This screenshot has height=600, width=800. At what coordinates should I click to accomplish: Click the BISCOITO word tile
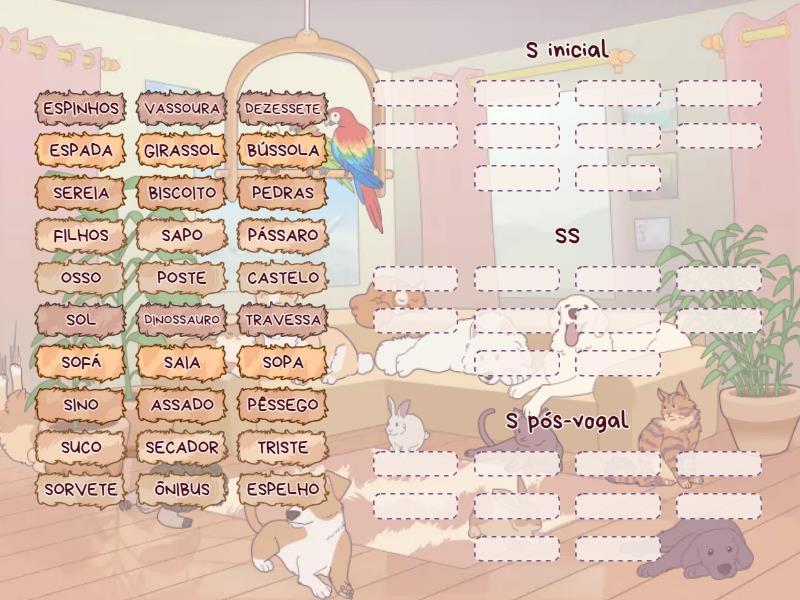click(x=182, y=192)
